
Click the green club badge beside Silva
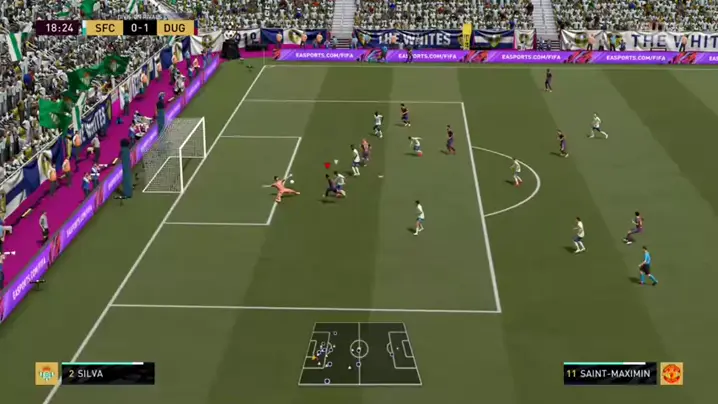coord(47,374)
